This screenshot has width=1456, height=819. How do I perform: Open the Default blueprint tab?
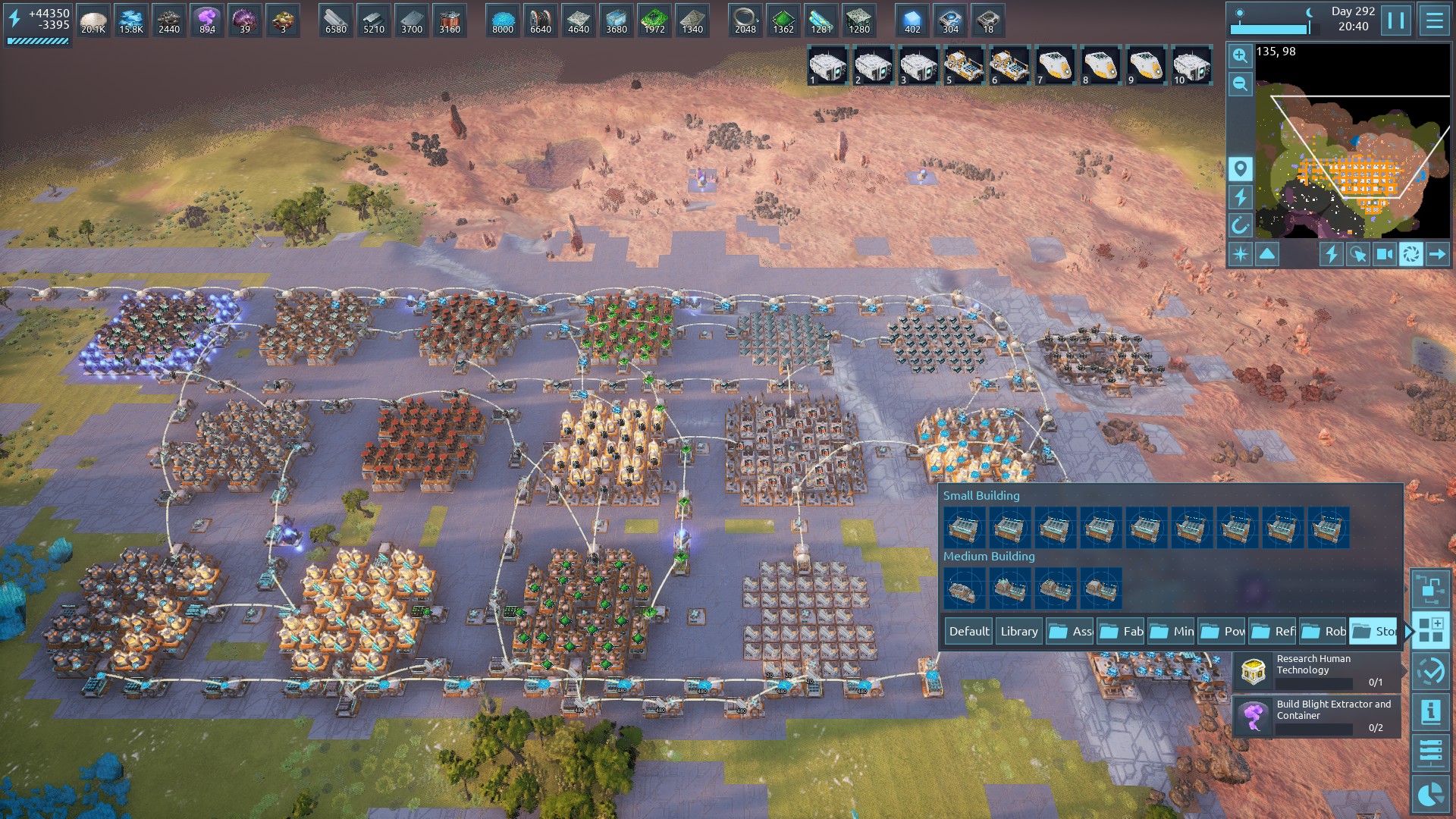969,631
